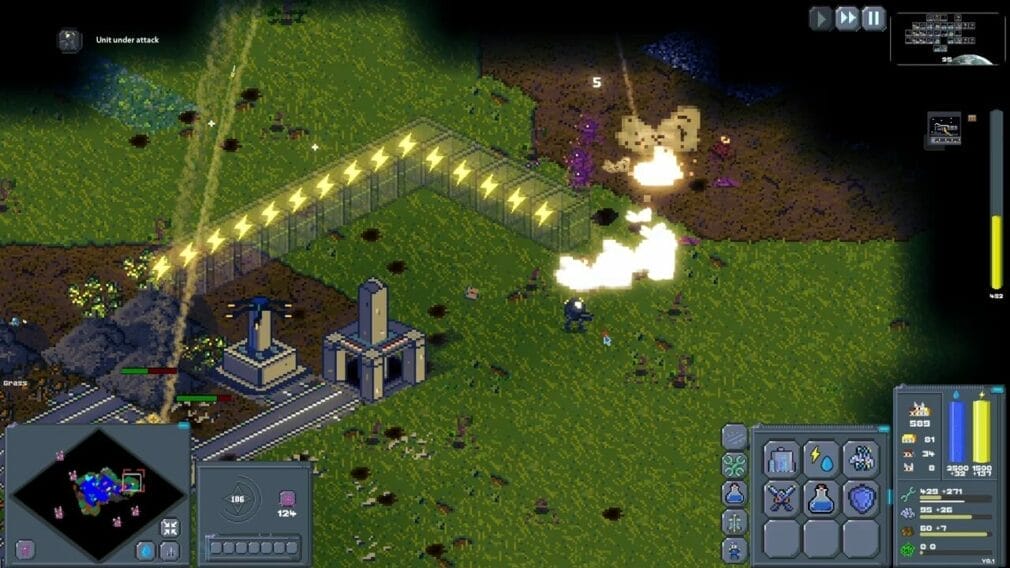
Task: Open the building construction category
Action: pyautogui.click(x=781, y=459)
